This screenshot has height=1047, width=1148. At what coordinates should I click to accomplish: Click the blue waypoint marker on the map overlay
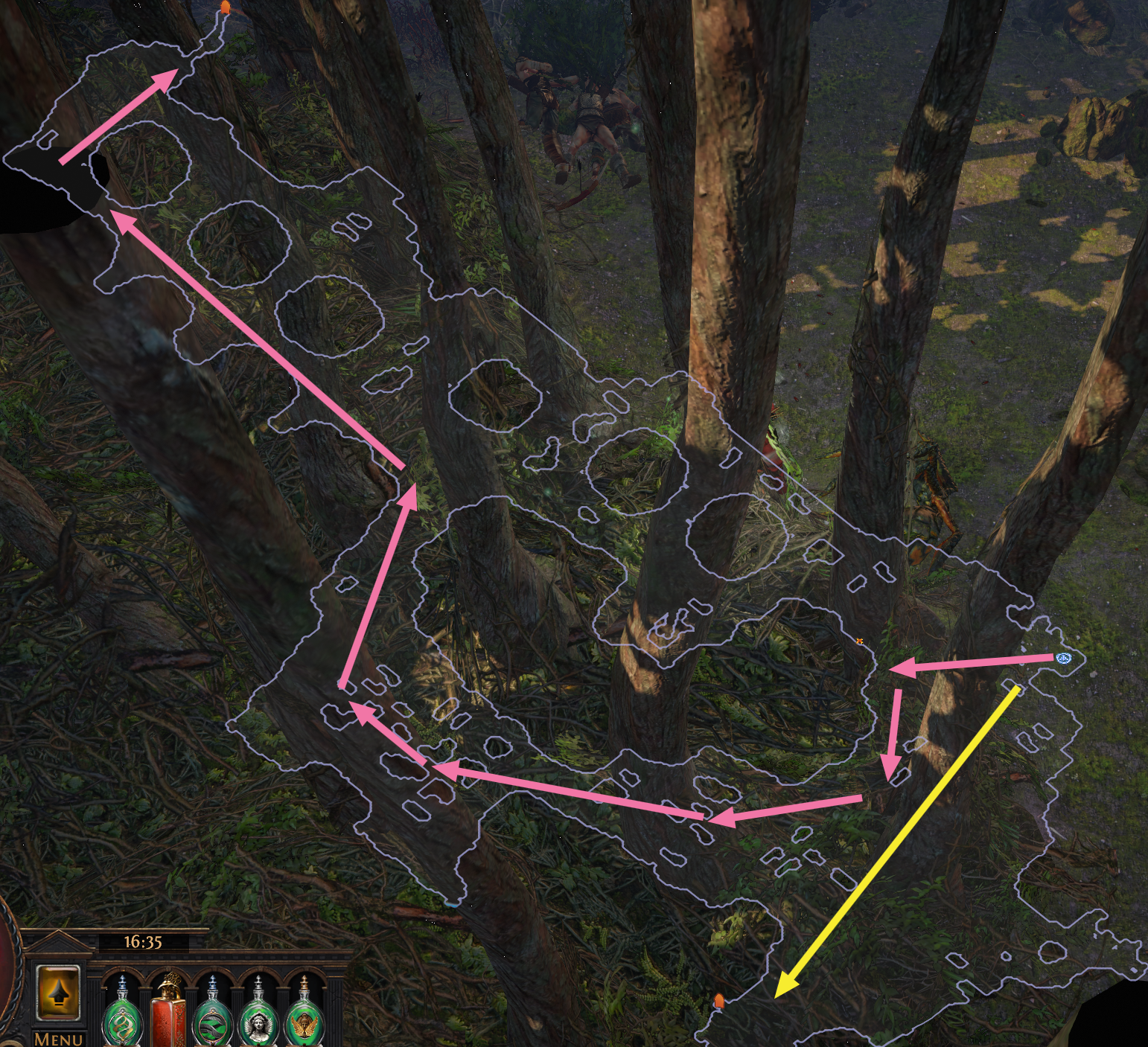[x=1064, y=658]
